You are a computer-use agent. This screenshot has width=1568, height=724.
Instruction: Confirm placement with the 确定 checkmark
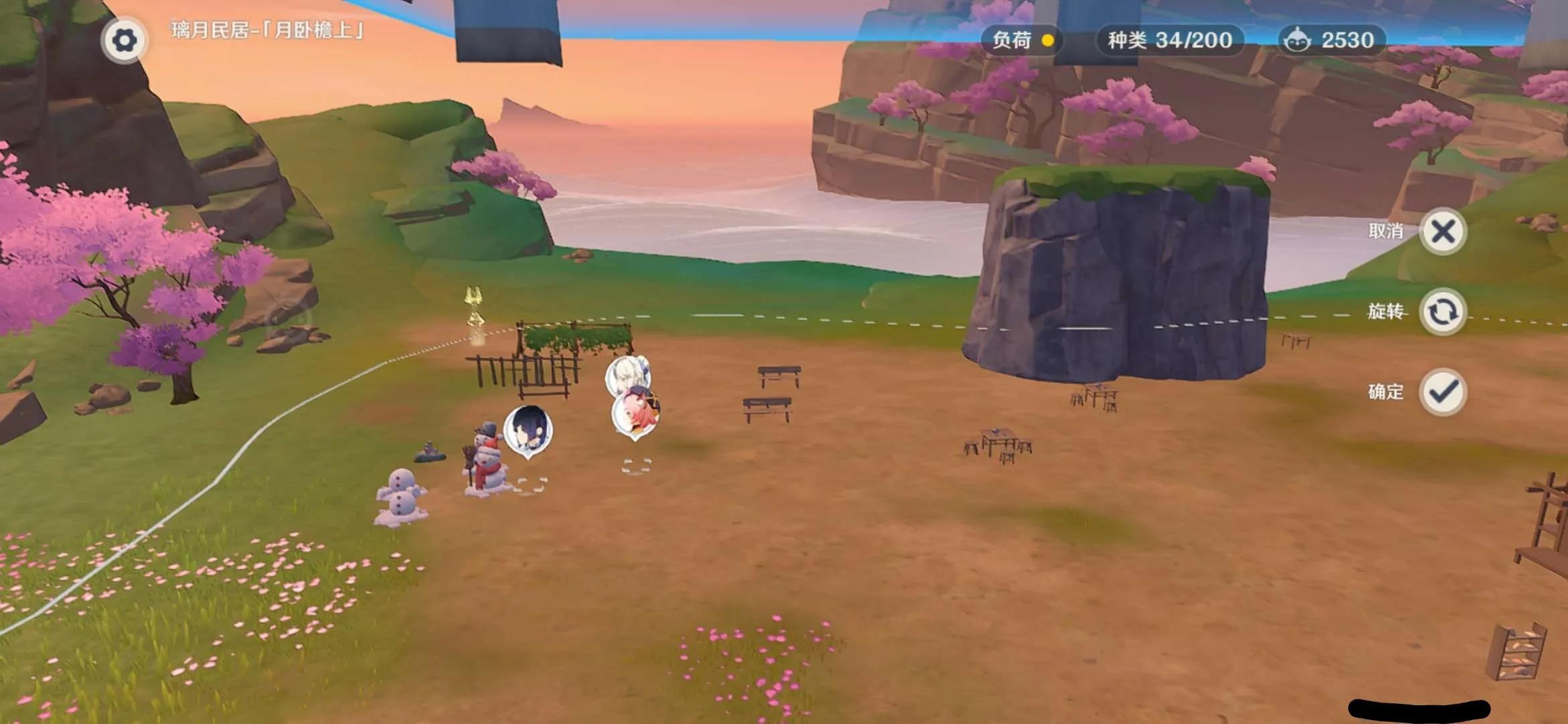(1443, 392)
